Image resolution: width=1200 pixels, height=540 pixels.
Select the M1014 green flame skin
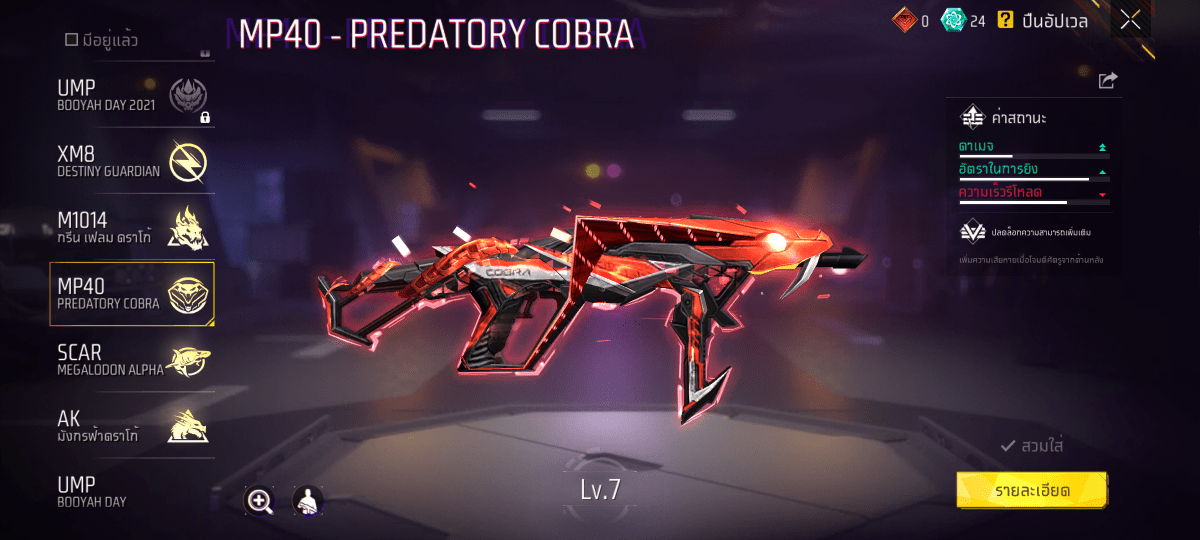tap(132, 229)
